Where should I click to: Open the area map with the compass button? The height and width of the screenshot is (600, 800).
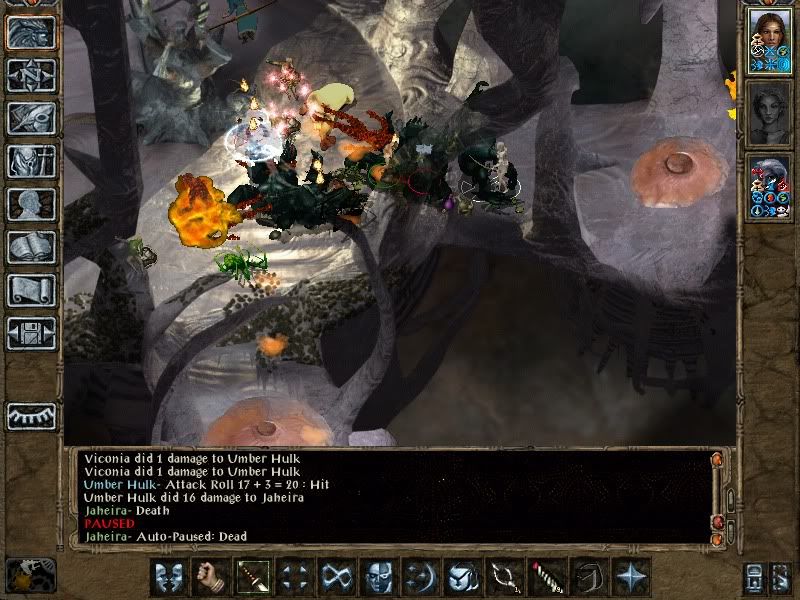click(x=31, y=75)
